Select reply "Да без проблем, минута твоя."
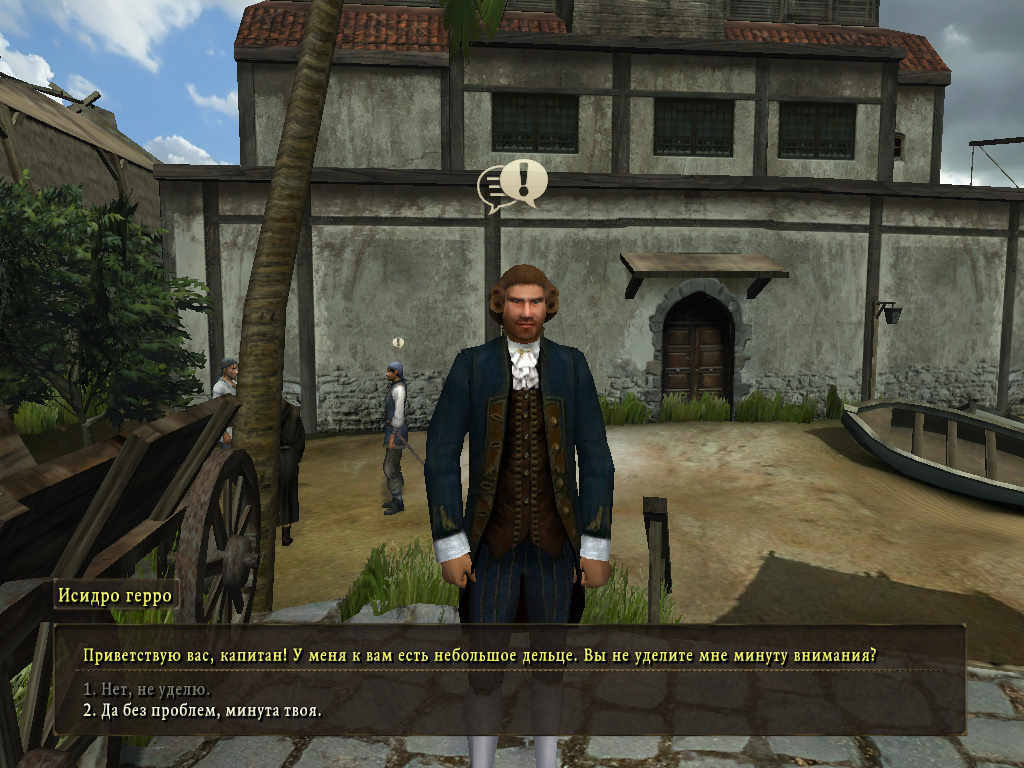The image size is (1024, 768). [202, 711]
